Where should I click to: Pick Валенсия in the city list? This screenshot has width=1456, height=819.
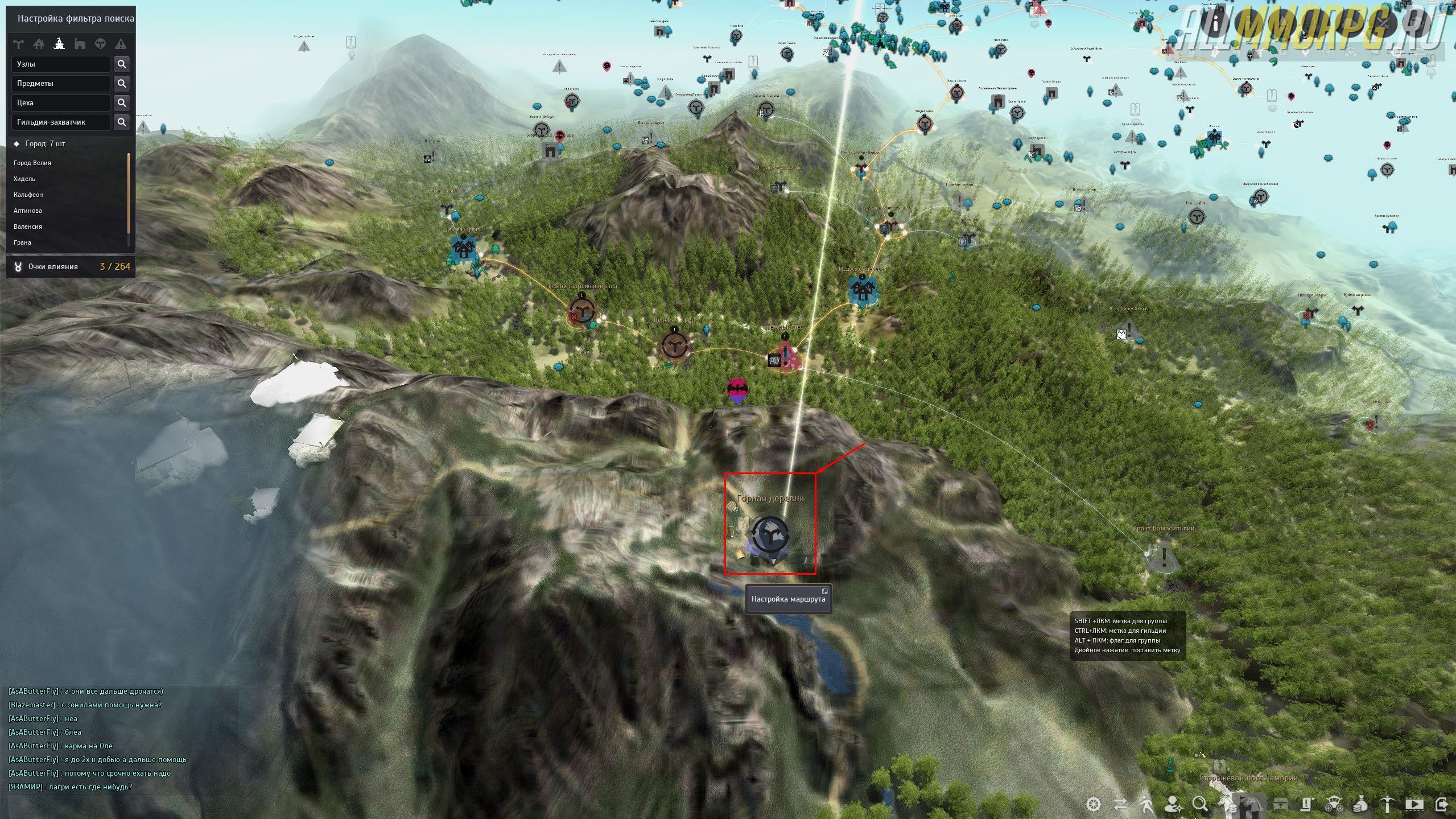coord(28,227)
